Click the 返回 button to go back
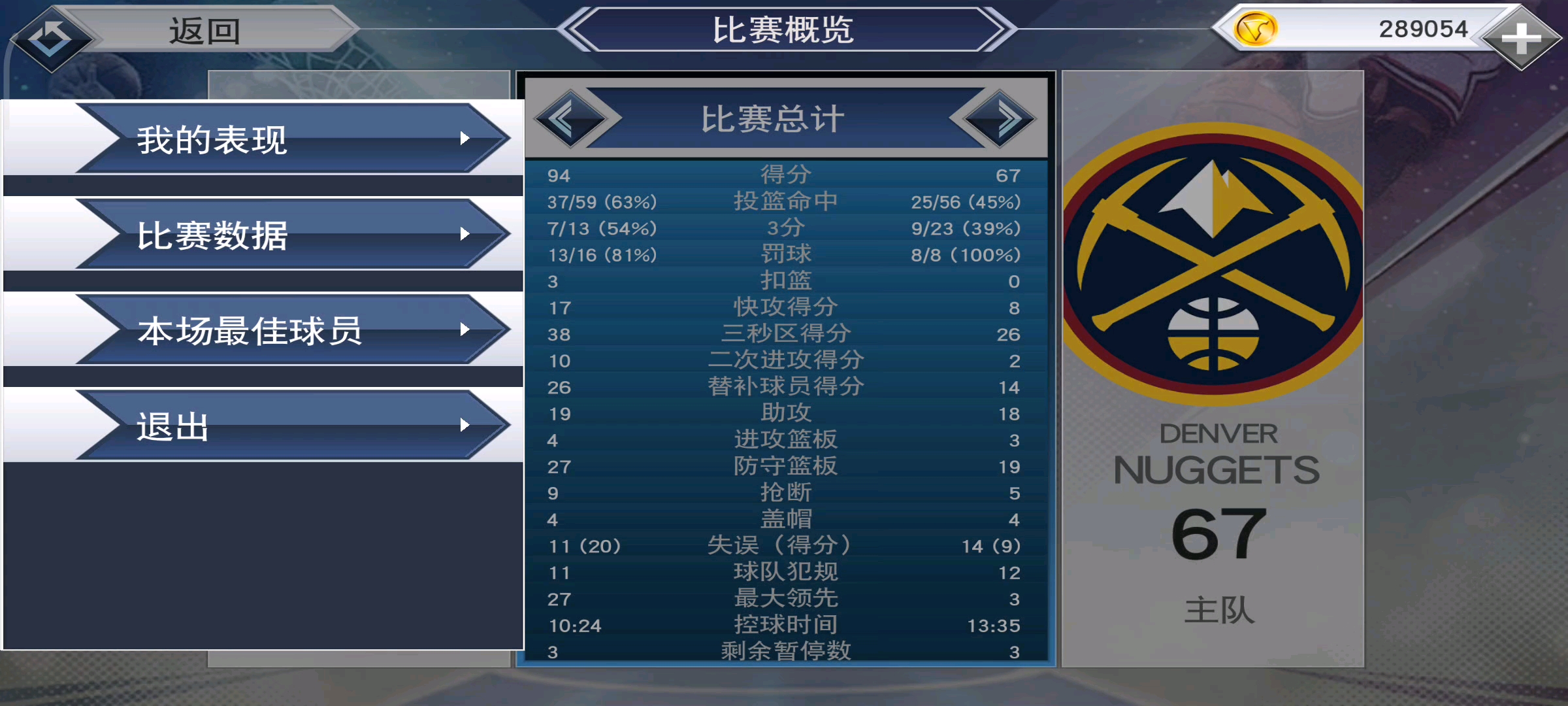The height and width of the screenshot is (706, 1568). pos(203,29)
